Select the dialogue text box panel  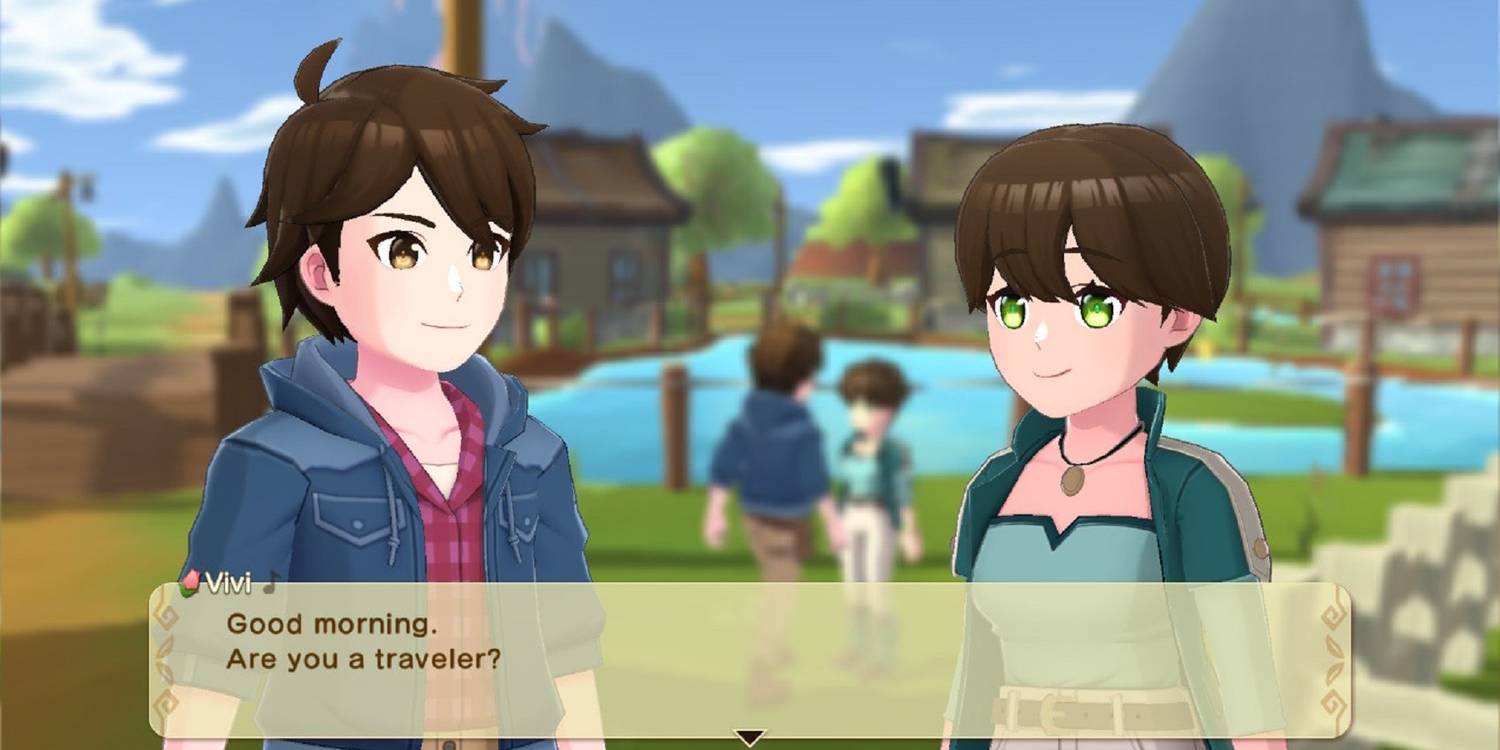(x=750, y=660)
